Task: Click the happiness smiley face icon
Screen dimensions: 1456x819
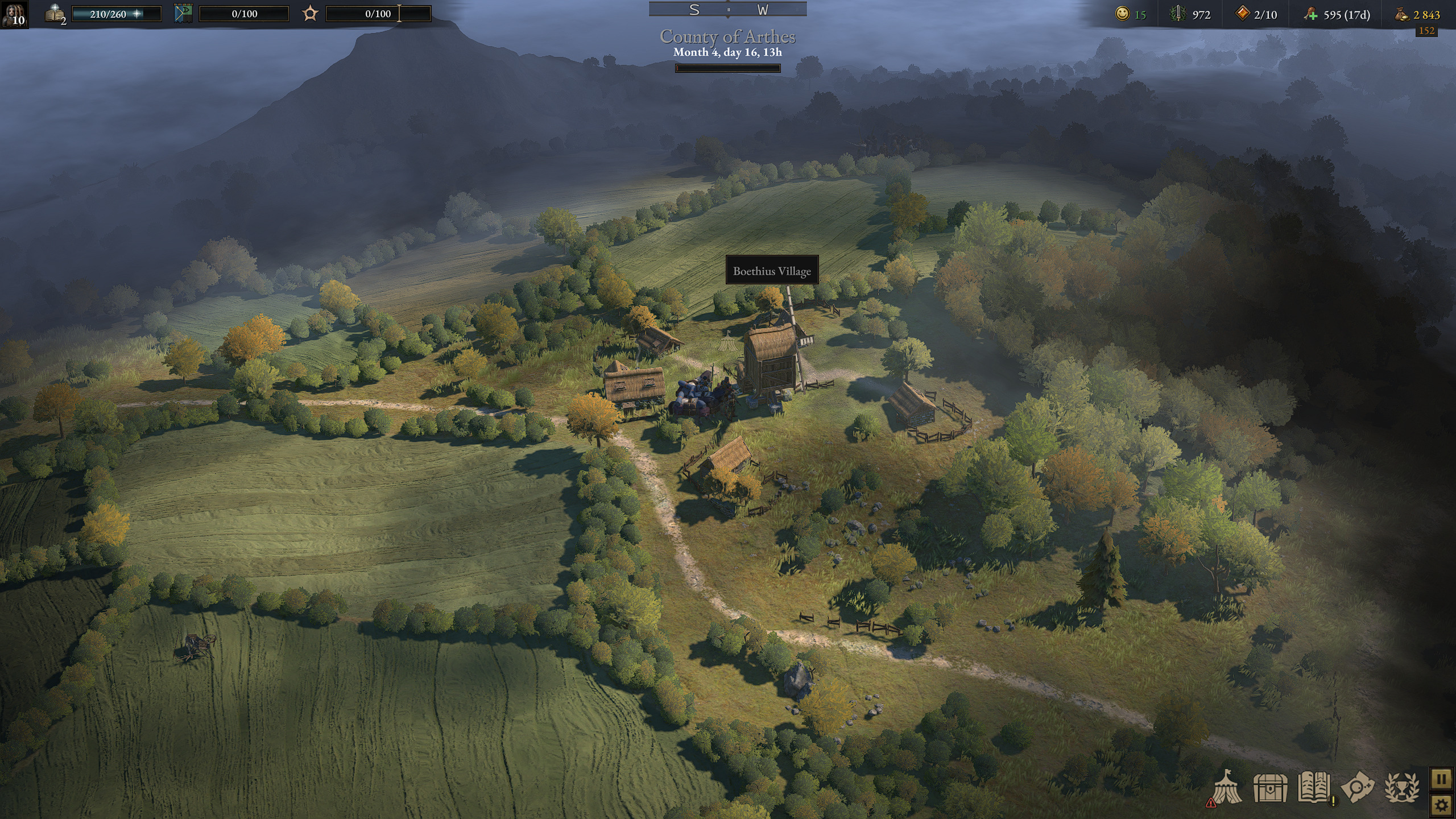Action: 1122,14
